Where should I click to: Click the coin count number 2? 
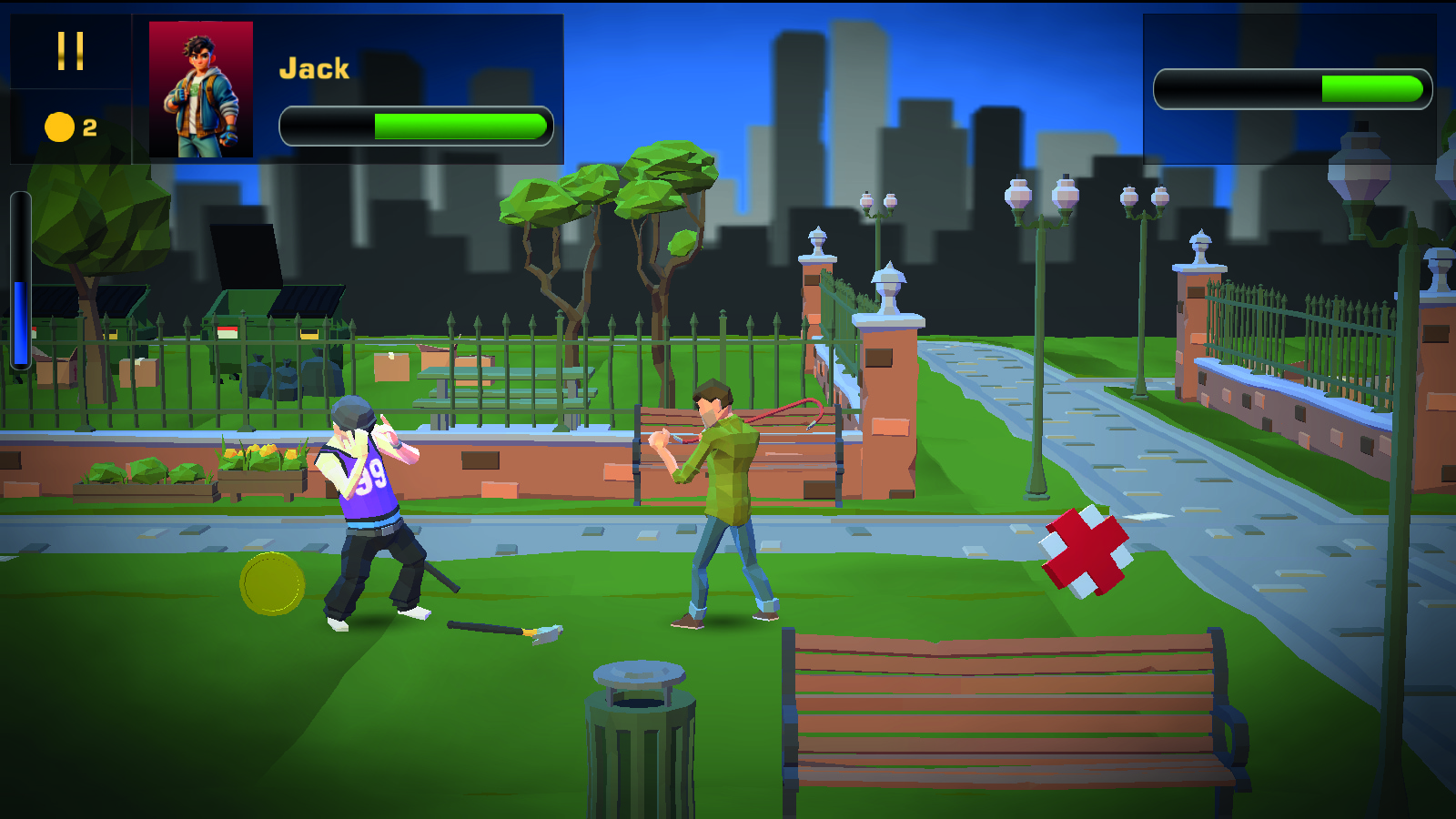pyautogui.click(x=88, y=127)
